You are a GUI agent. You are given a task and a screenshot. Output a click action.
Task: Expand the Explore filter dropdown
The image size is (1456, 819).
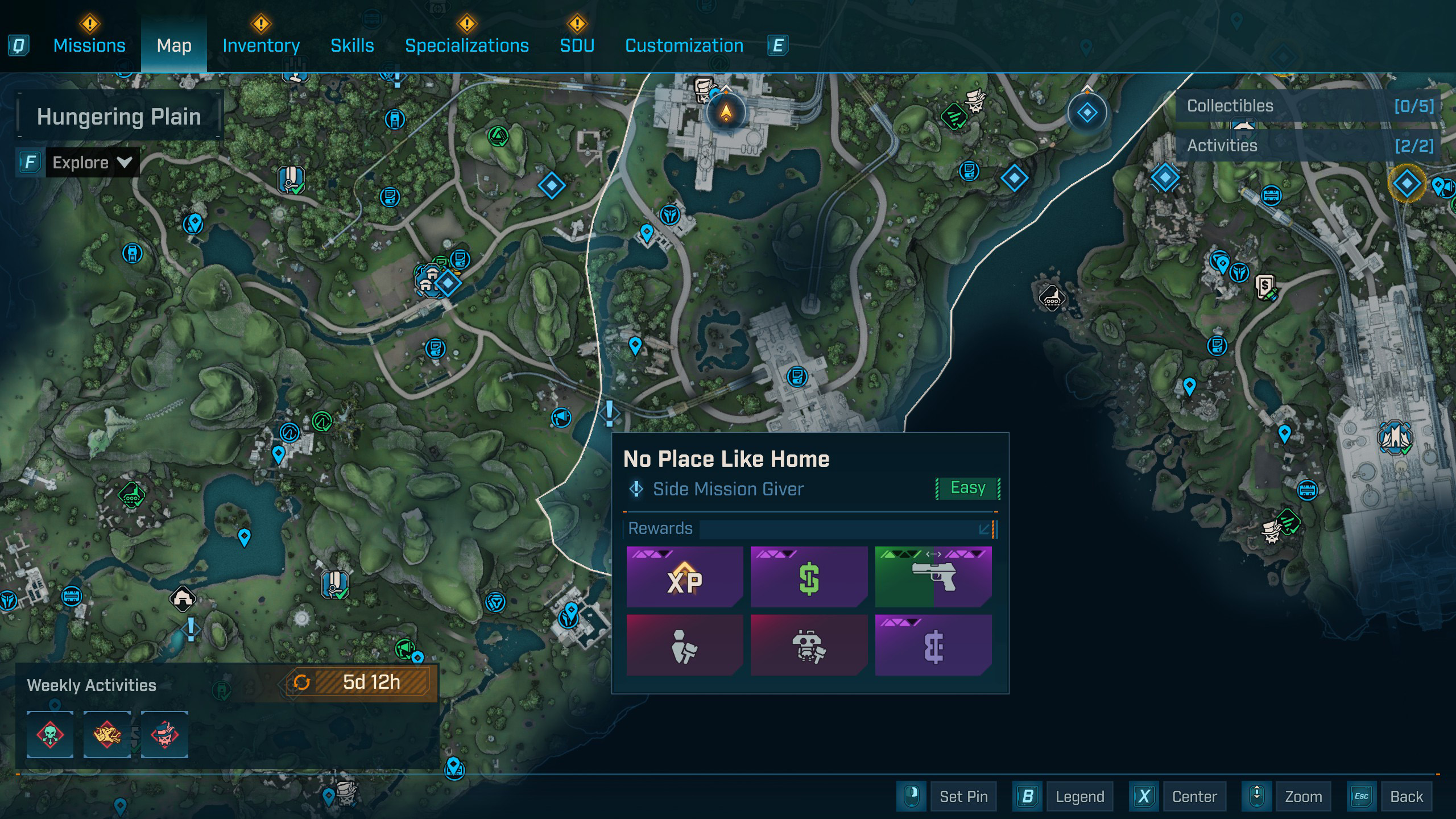92,163
